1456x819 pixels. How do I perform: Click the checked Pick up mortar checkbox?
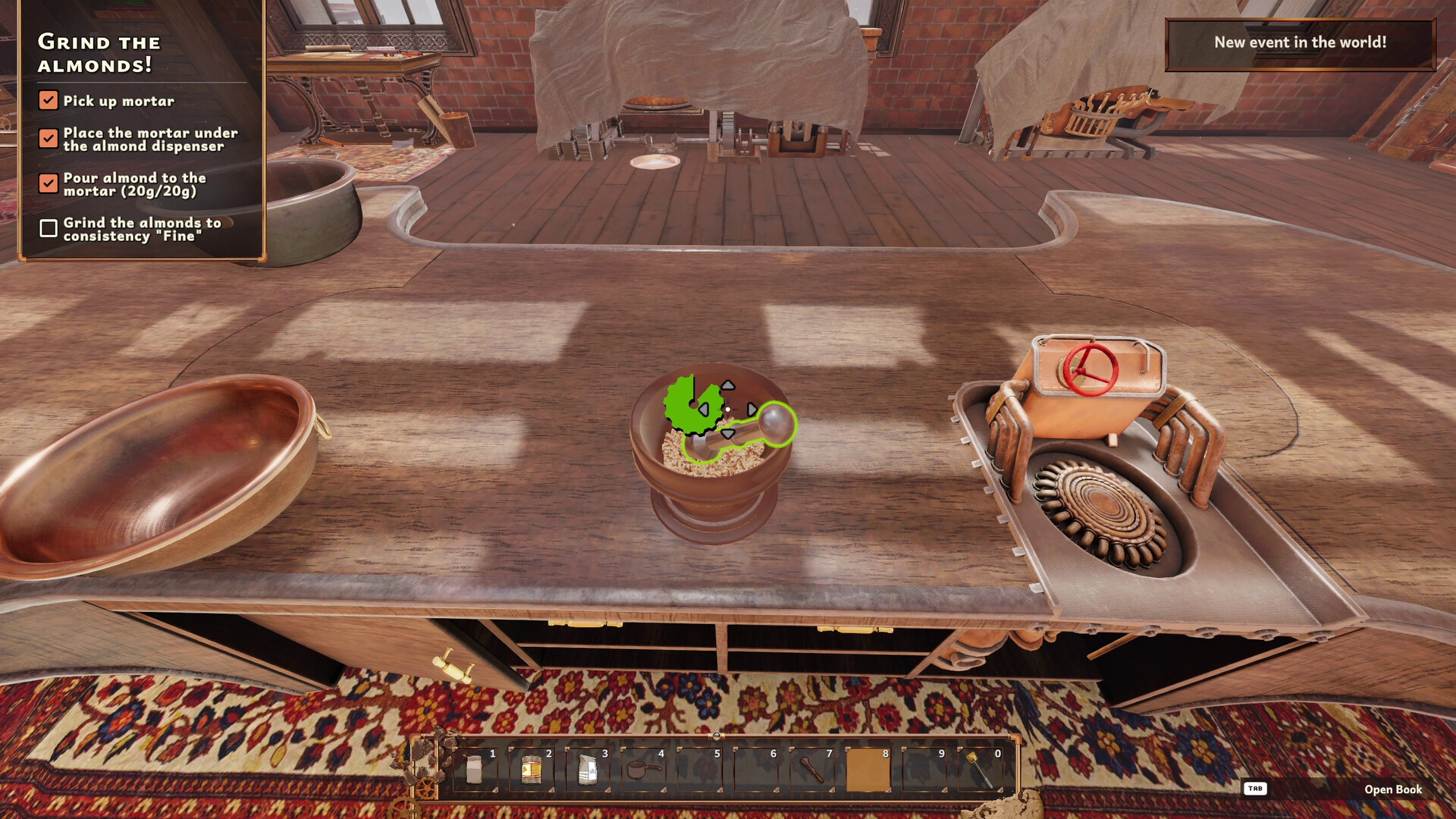(x=49, y=99)
